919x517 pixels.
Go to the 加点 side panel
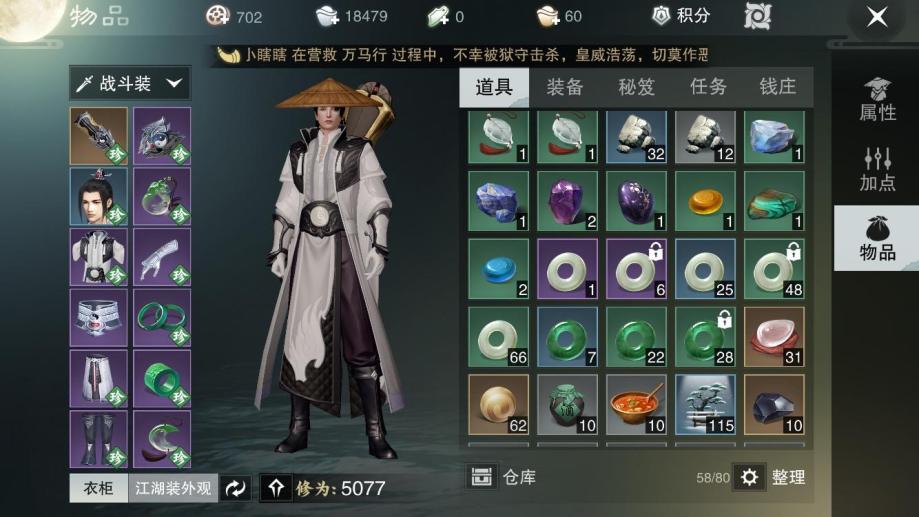pyautogui.click(x=877, y=169)
